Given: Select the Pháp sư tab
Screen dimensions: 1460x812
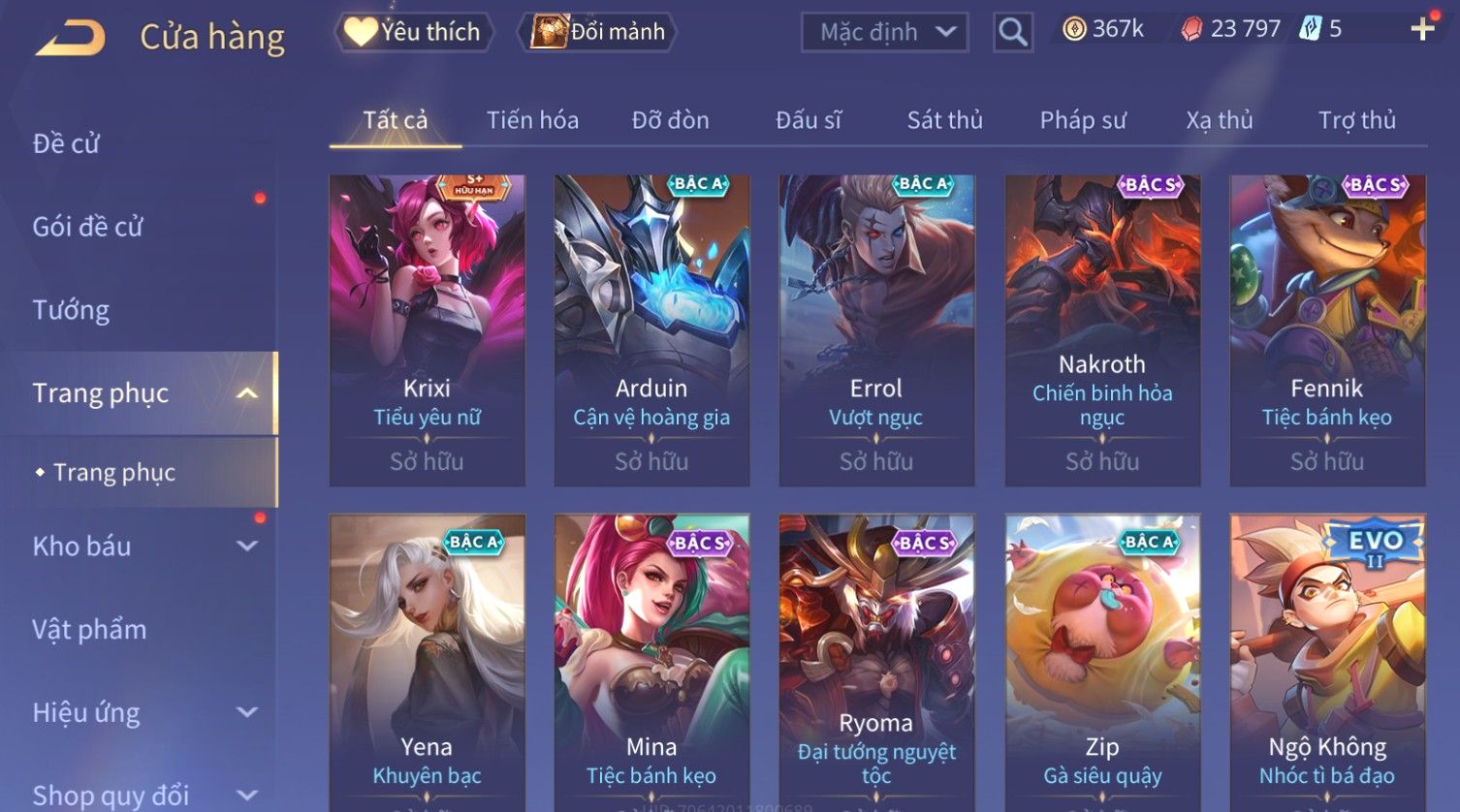Looking at the screenshot, I should (x=1083, y=120).
